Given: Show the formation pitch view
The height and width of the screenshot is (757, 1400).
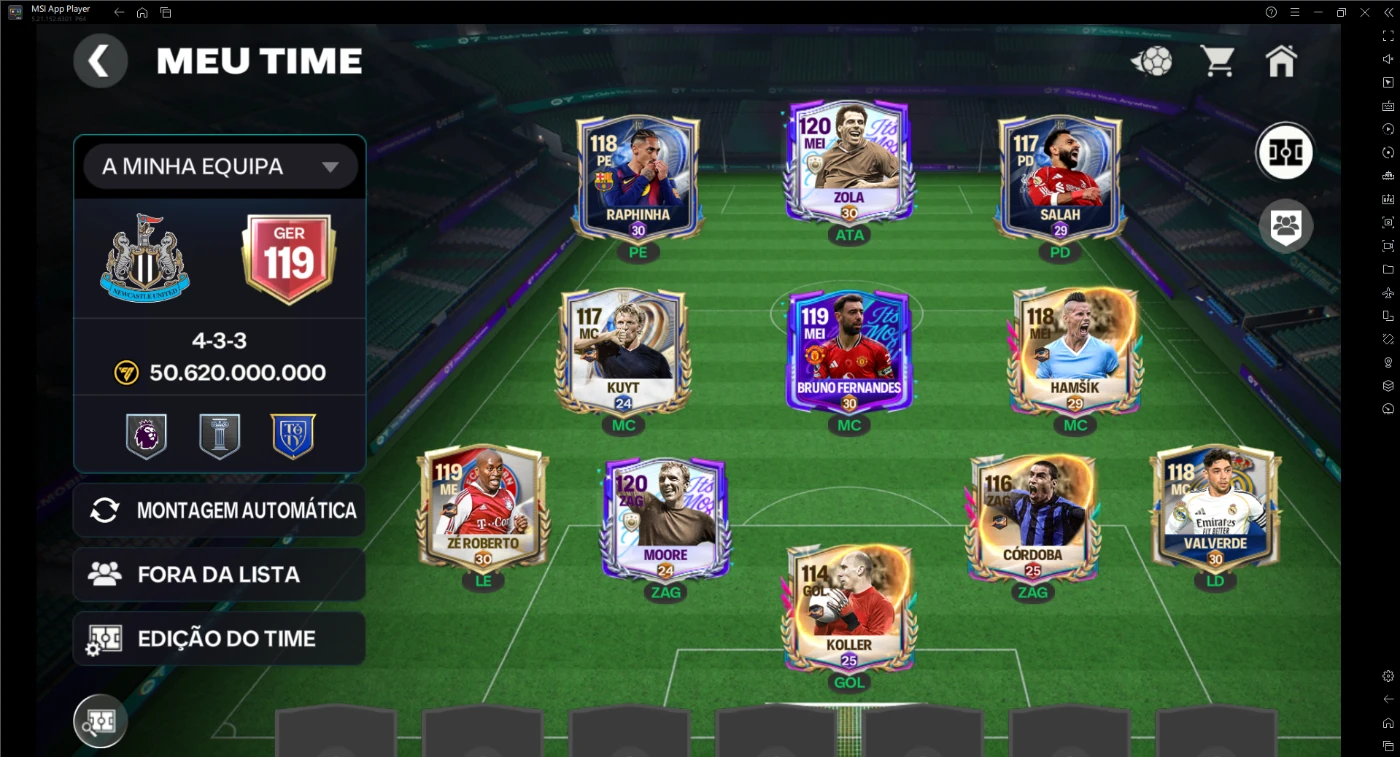Looking at the screenshot, I should [x=1284, y=152].
